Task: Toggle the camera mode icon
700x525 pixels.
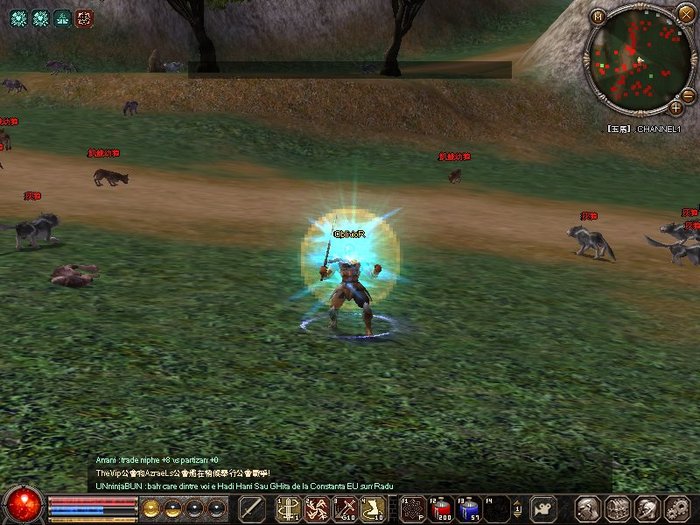Action: click(543, 508)
